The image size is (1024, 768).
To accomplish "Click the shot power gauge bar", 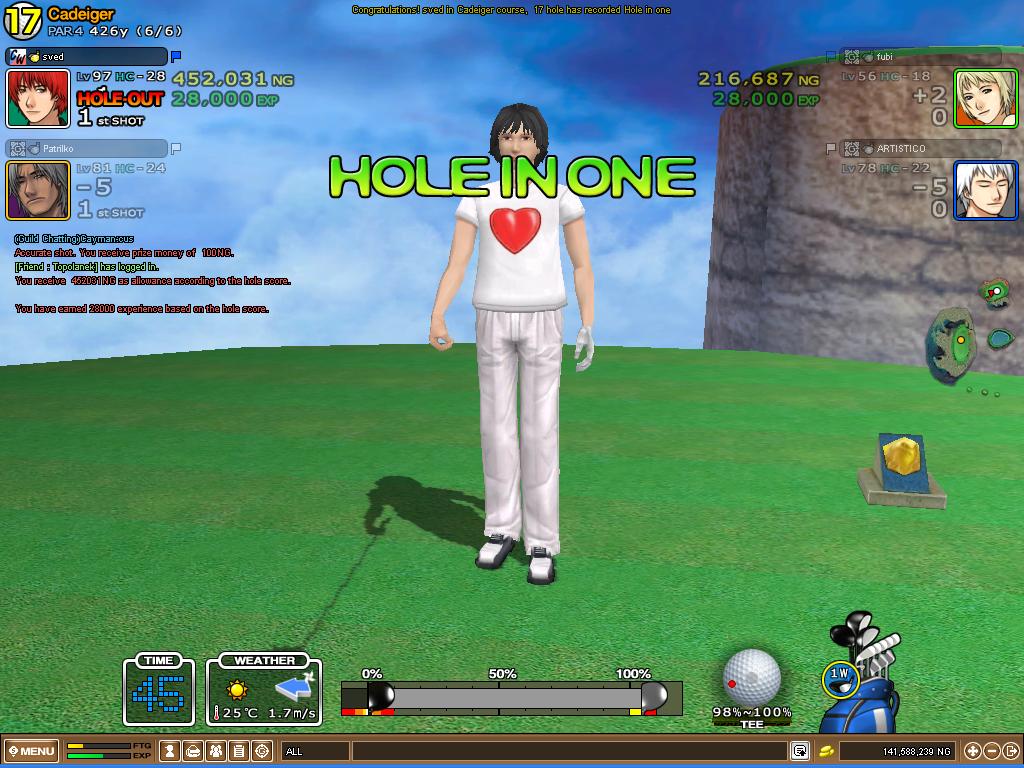I will 511,696.
